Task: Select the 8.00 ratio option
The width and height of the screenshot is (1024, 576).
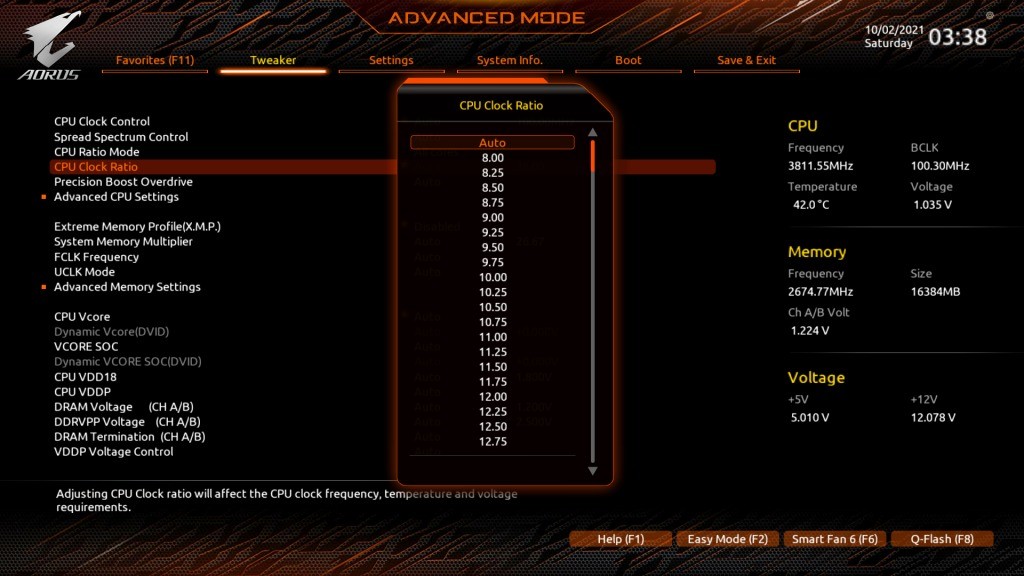Action: point(492,158)
